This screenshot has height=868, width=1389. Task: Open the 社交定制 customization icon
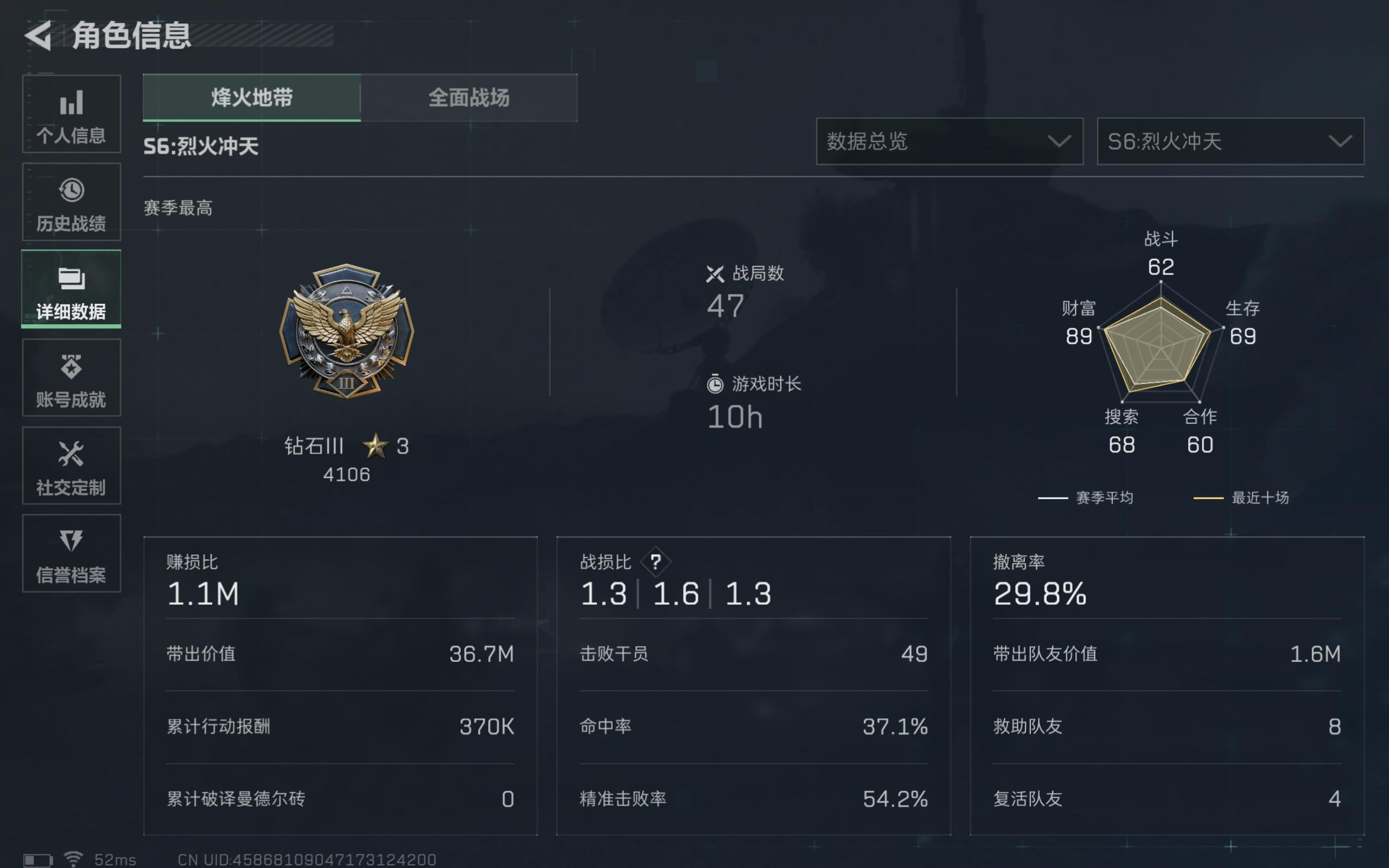[71, 466]
